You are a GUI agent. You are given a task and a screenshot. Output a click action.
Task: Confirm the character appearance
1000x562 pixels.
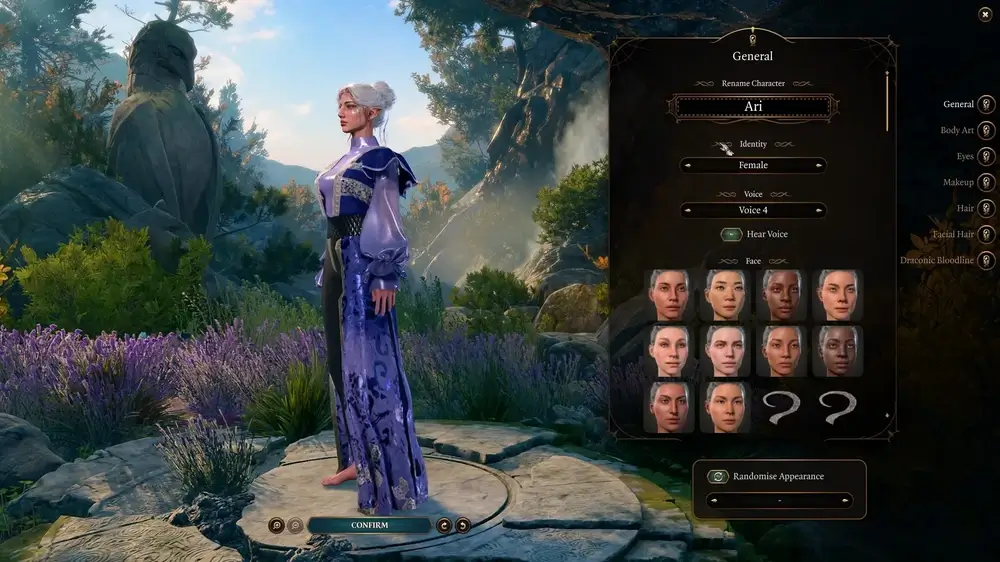tap(369, 525)
